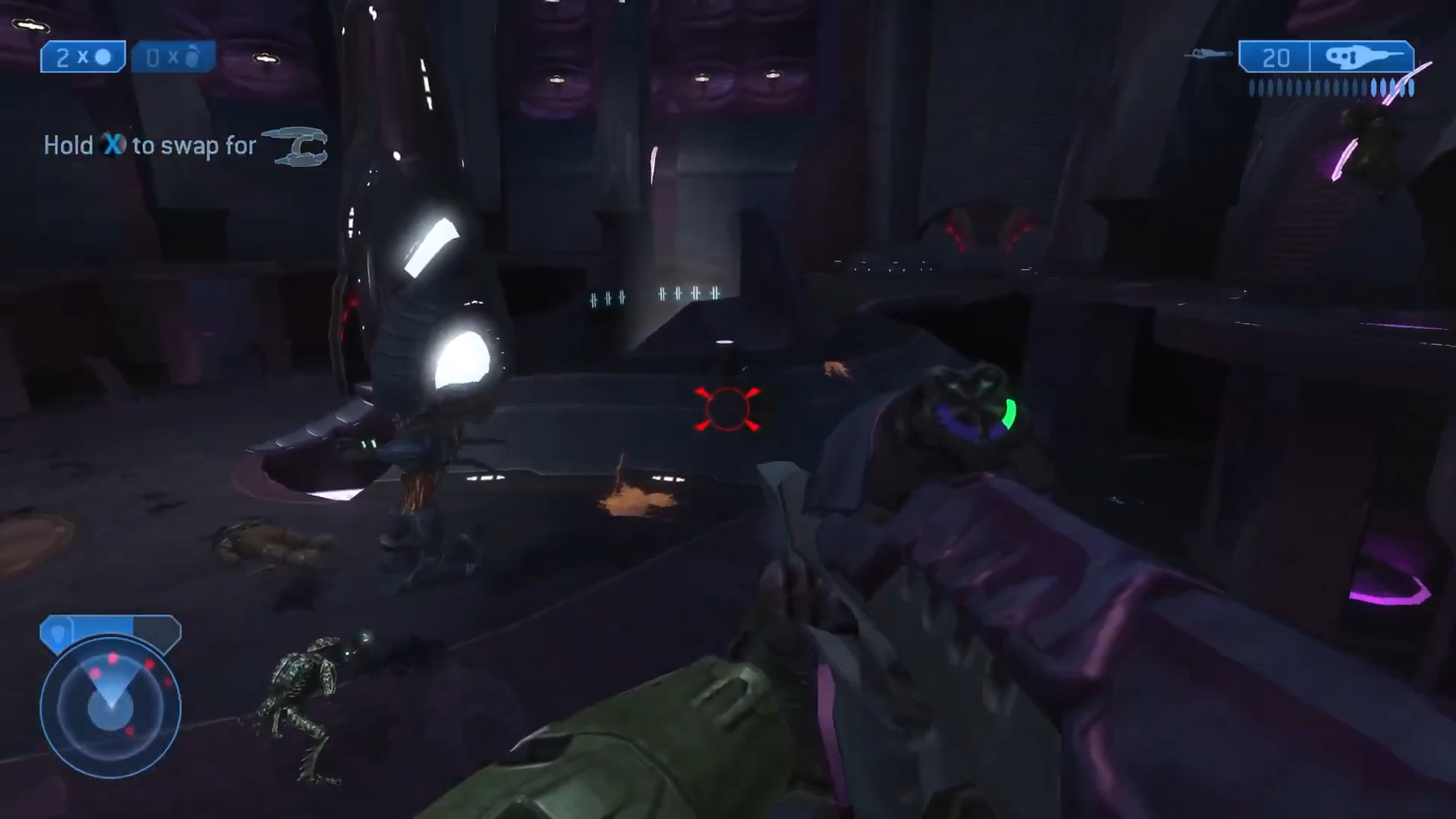Toggle the frag grenade counter highlight

[83, 57]
